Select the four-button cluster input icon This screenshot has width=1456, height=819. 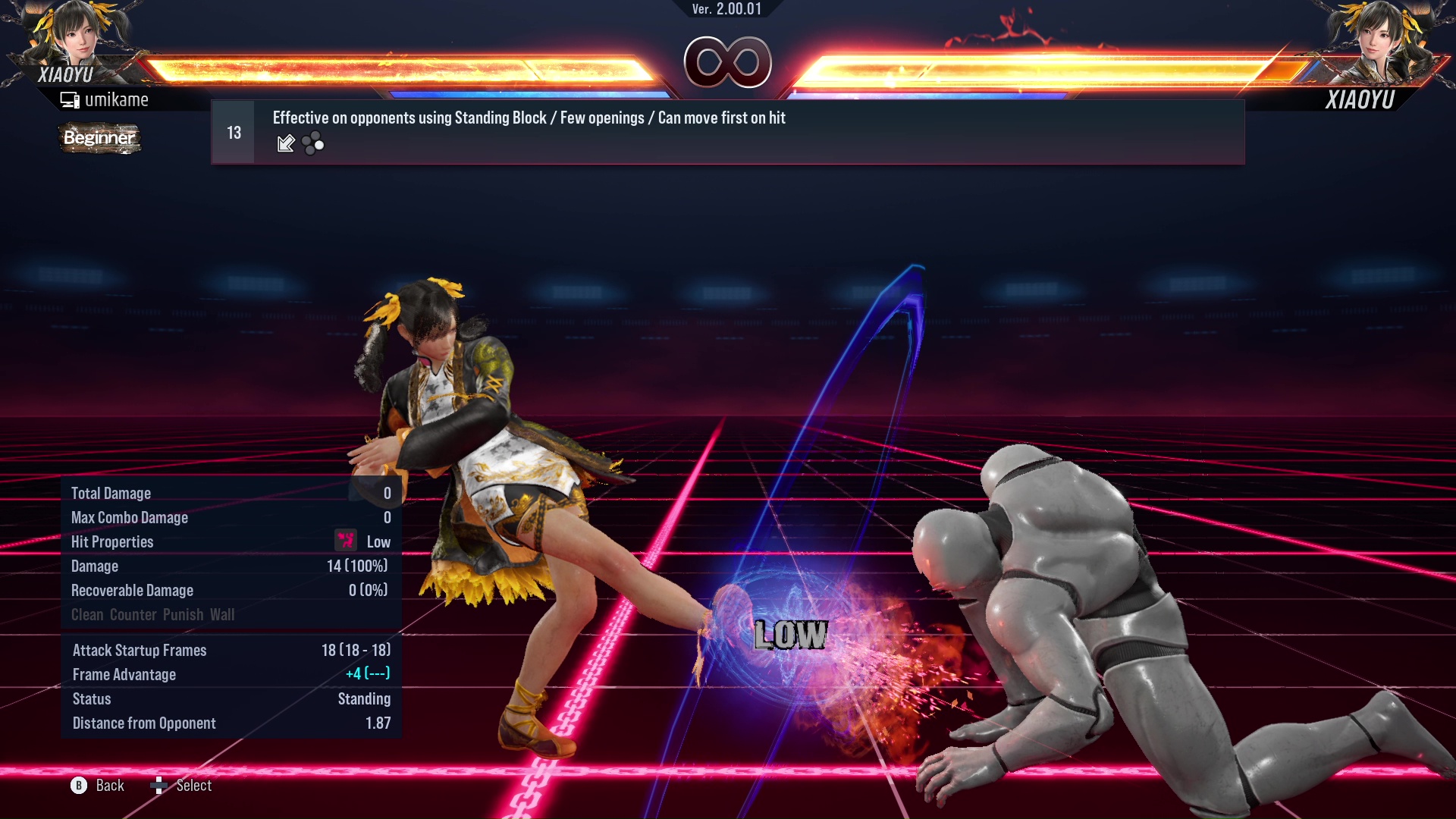(x=312, y=143)
